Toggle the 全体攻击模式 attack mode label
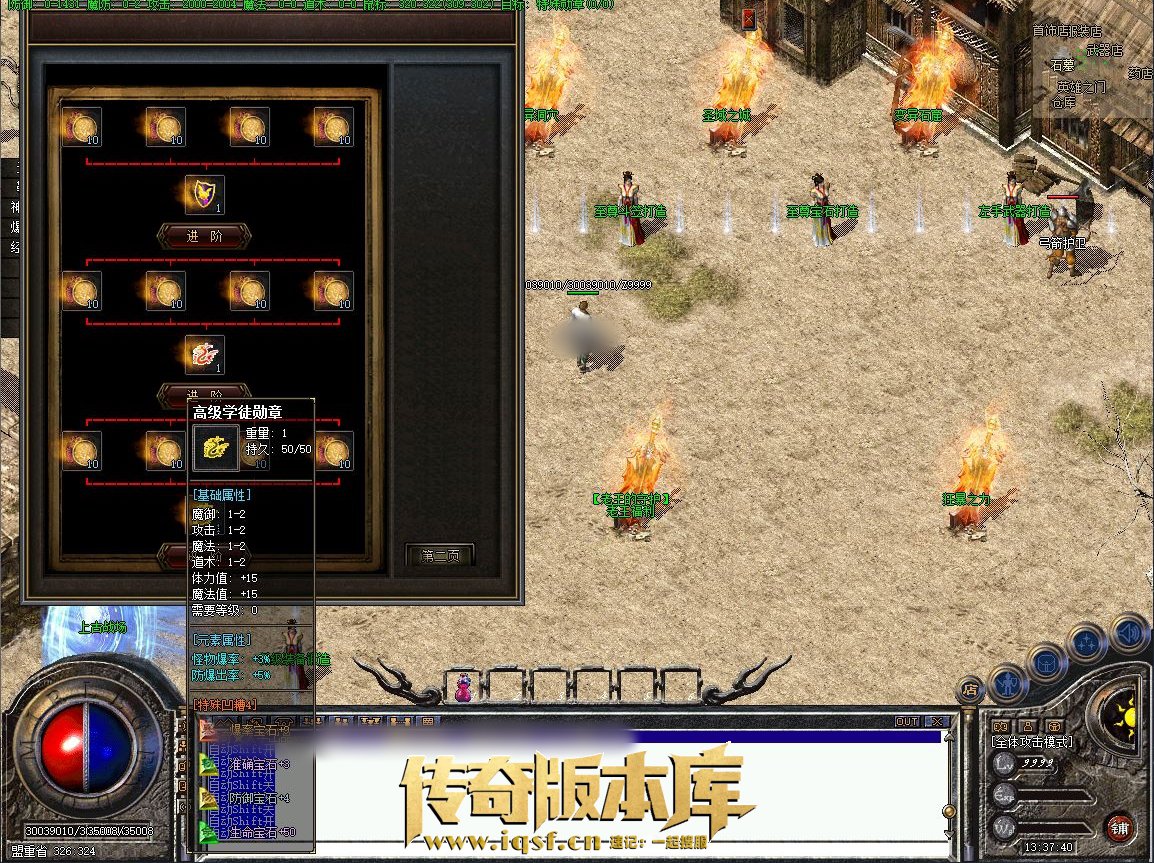1154x863 pixels. (x=1030, y=743)
